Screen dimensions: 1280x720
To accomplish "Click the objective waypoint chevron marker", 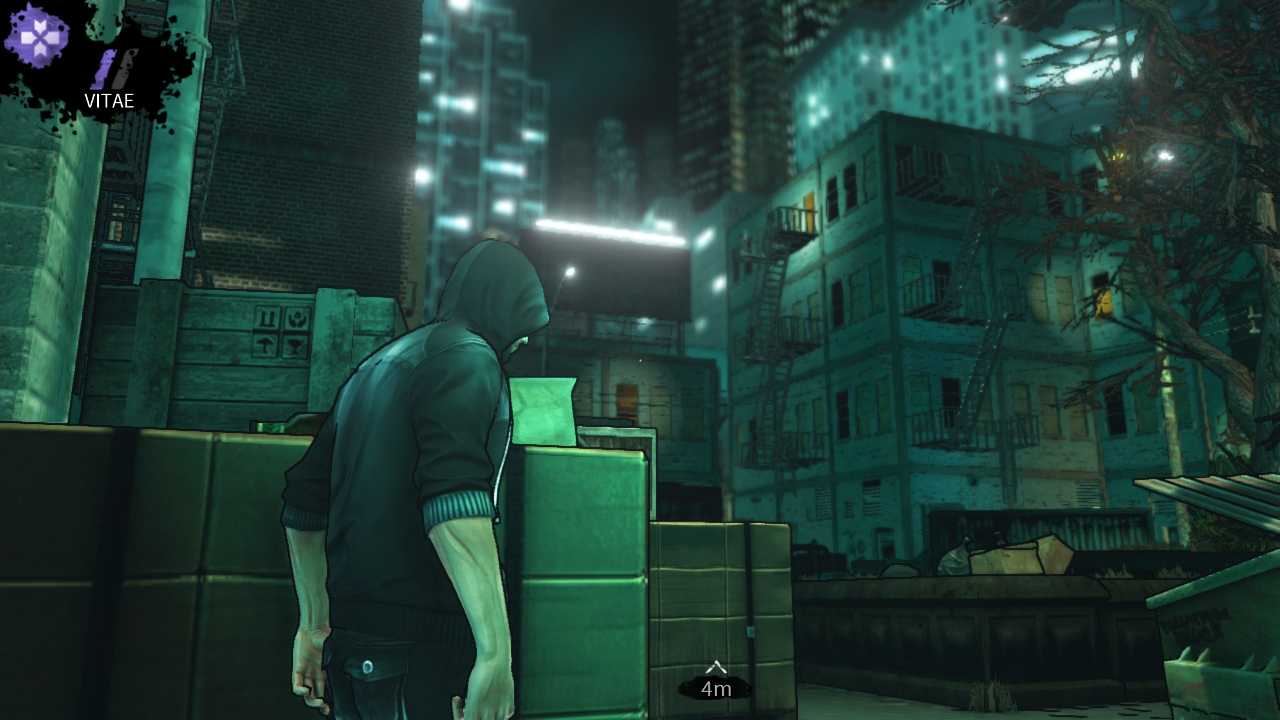I will (x=716, y=665).
